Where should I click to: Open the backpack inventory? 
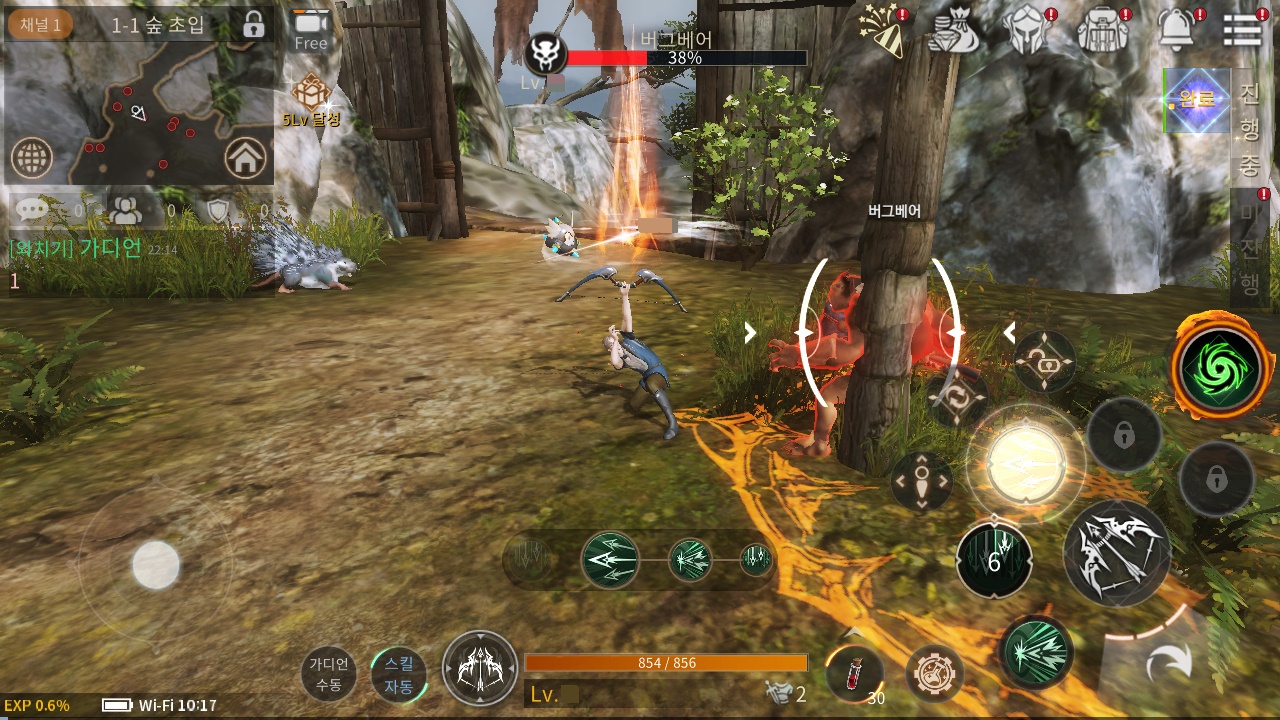1103,31
